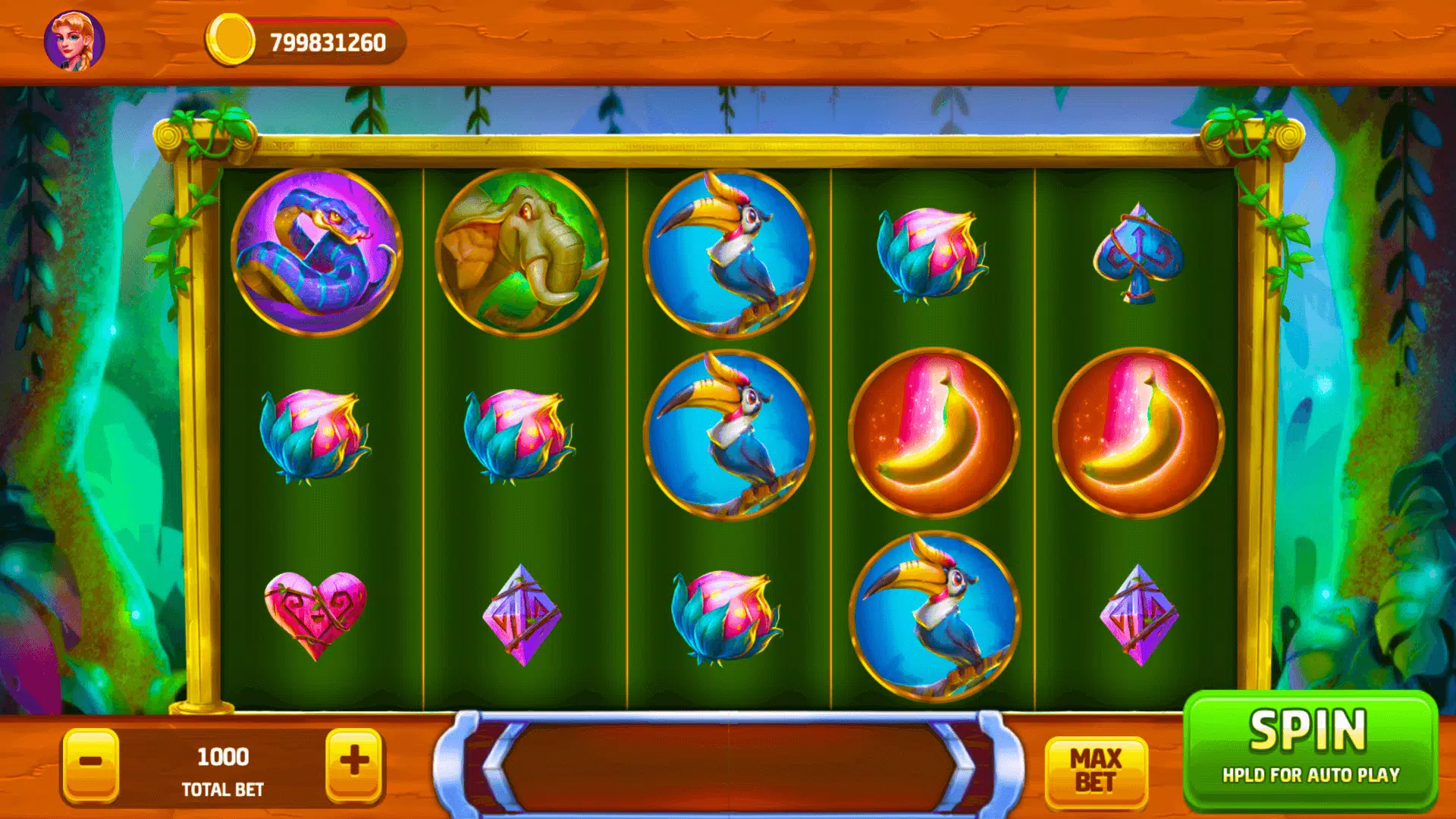Tap the gold coin balance icon

[231, 41]
